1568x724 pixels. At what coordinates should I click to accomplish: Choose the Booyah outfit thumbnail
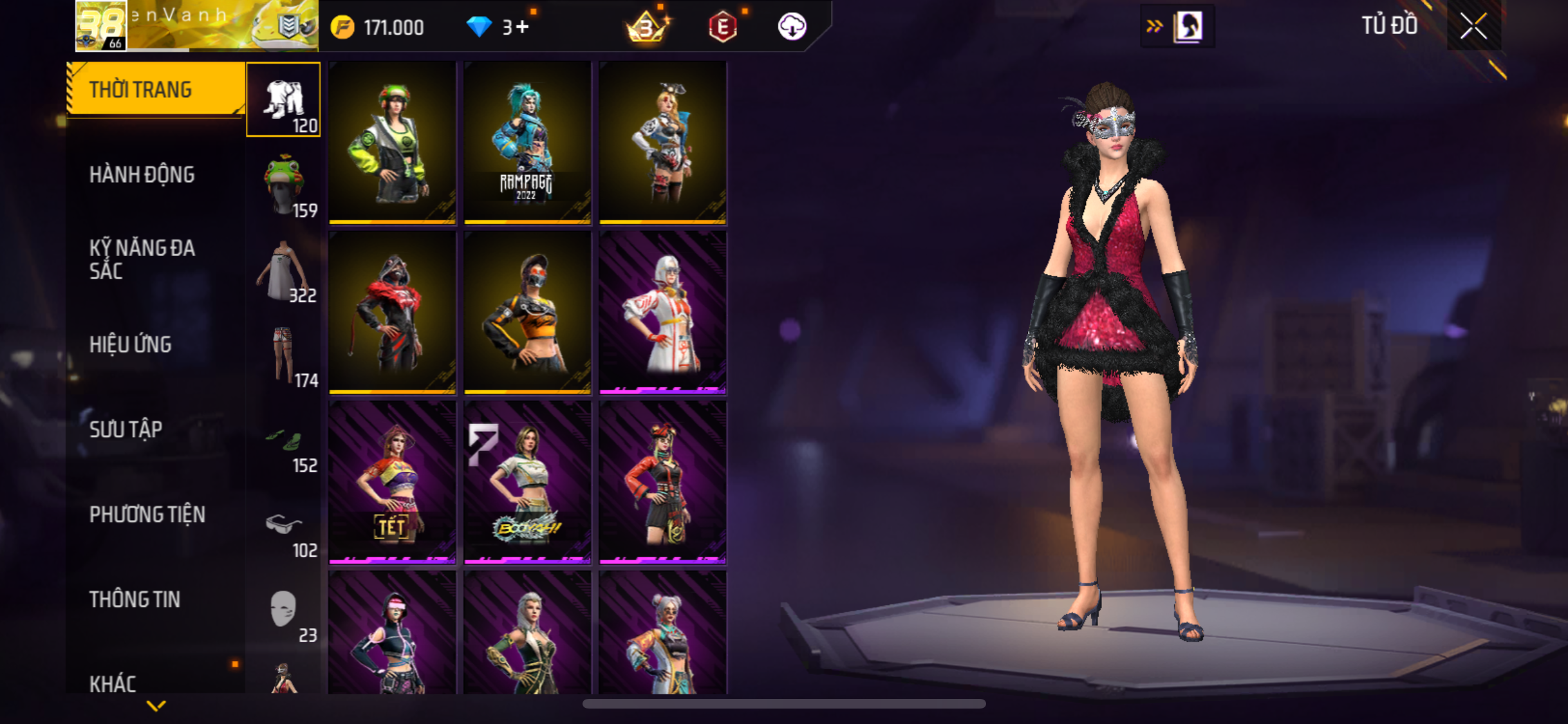527,482
